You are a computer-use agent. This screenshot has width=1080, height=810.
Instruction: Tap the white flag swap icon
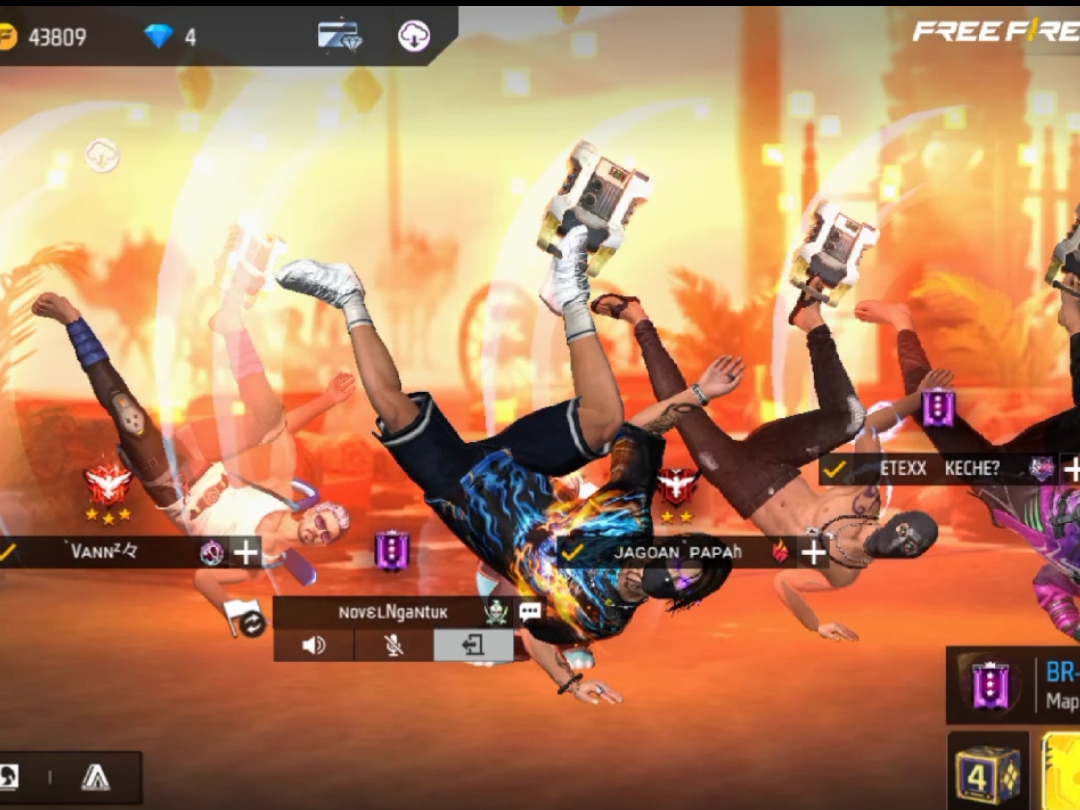click(x=244, y=617)
